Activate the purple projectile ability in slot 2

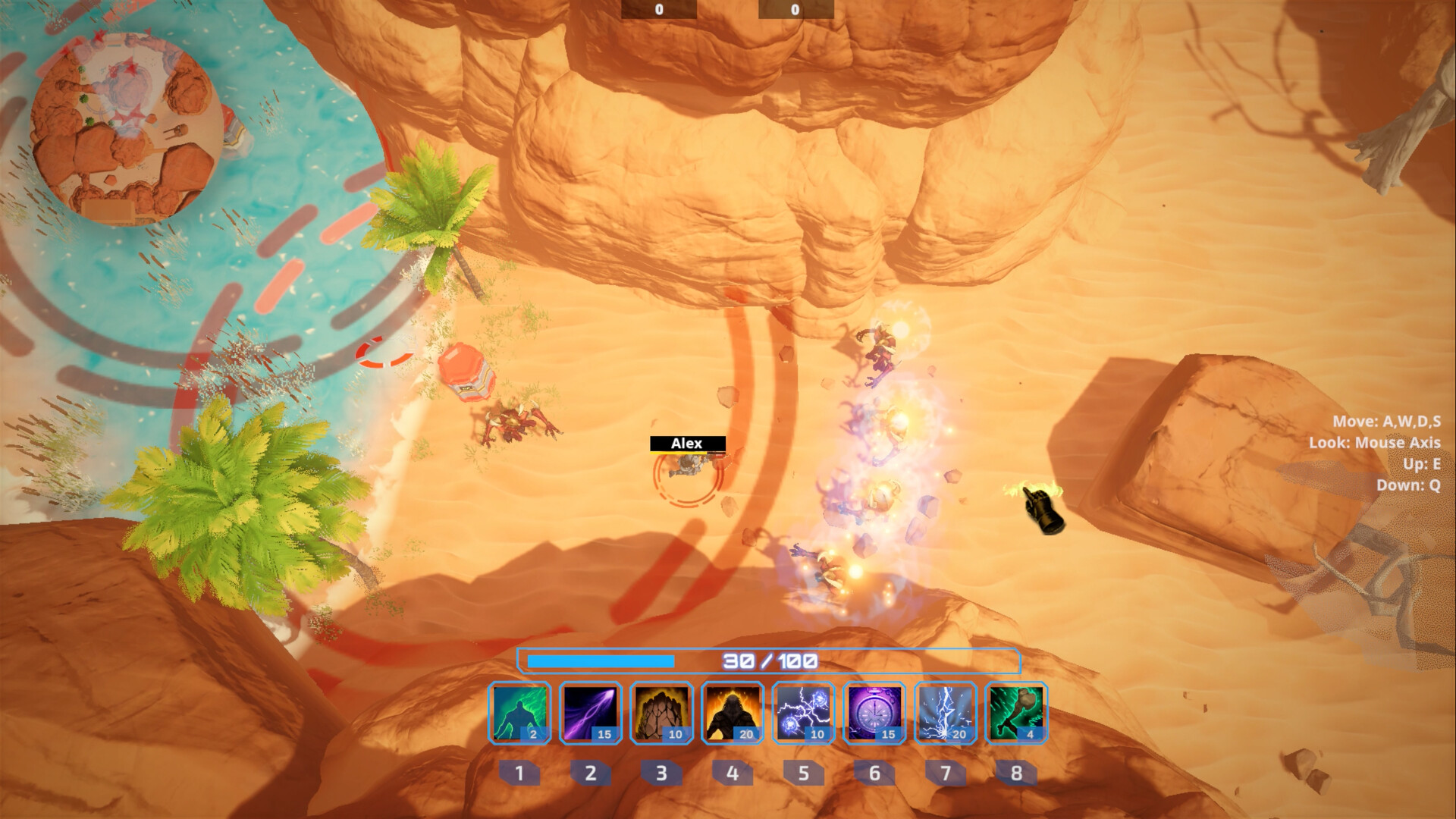point(590,714)
